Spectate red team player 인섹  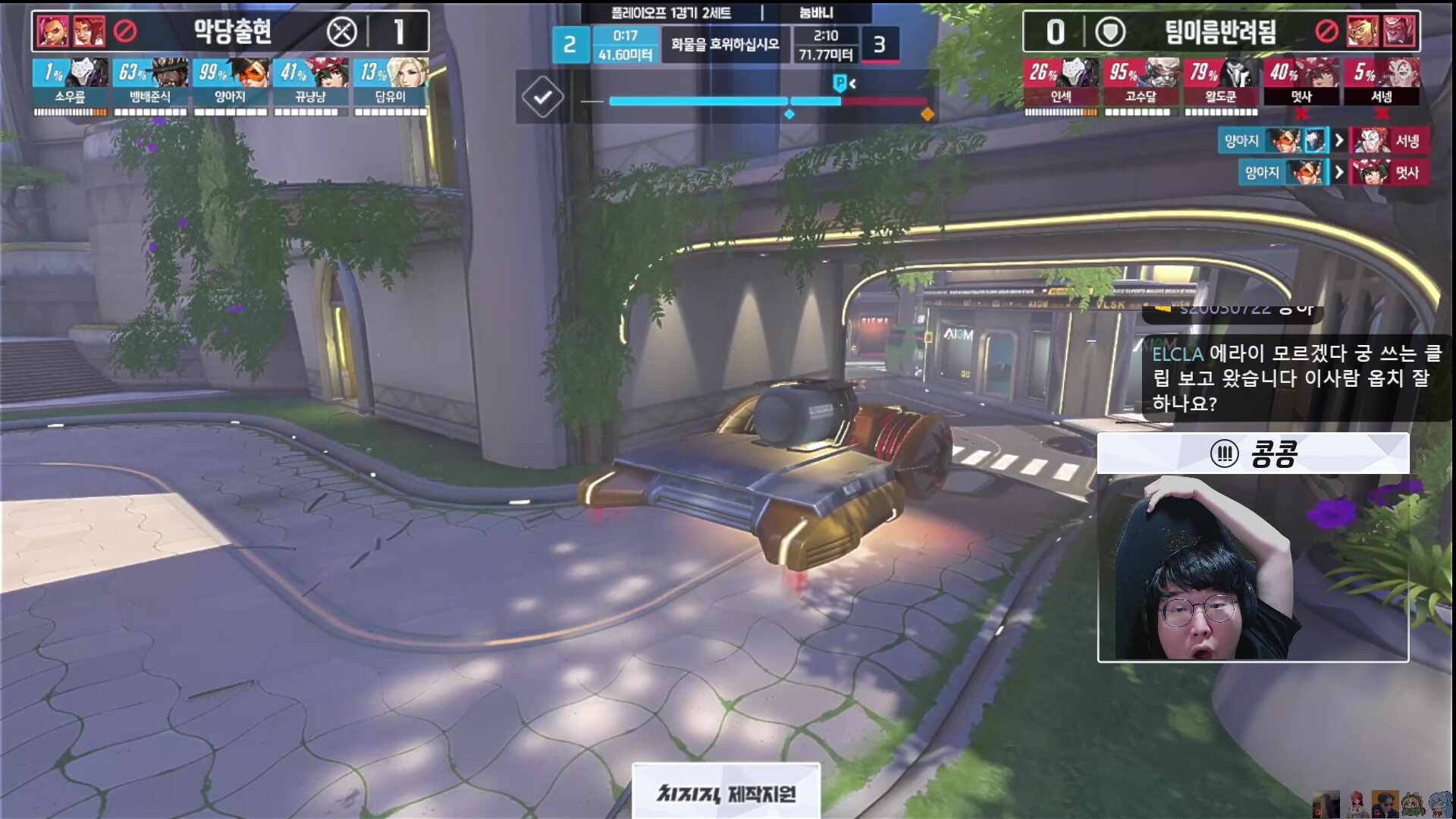(x=1061, y=83)
